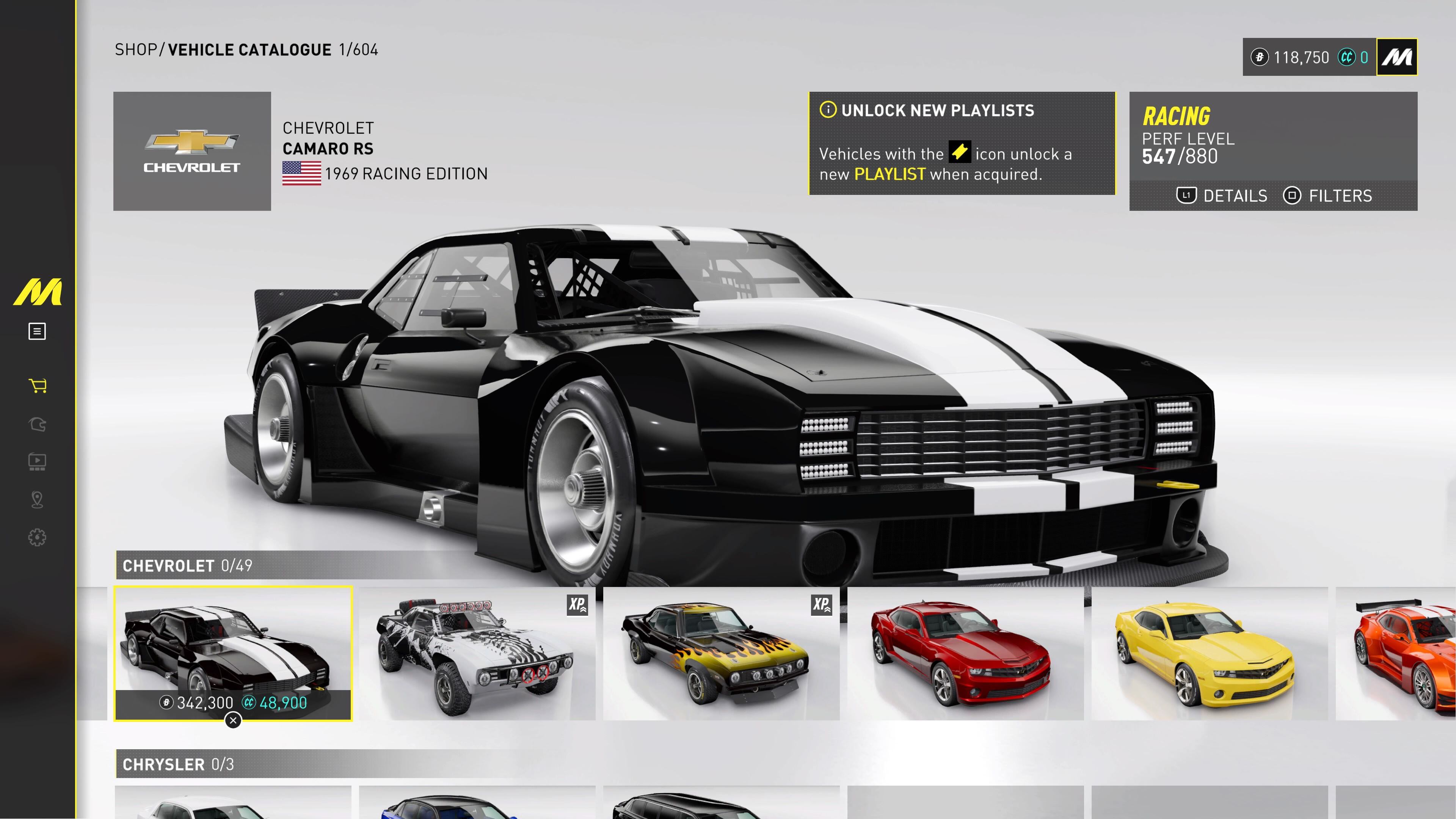This screenshot has width=1456, height=819.
Task: Open the settings gear in sidebar
Action: tap(37, 537)
